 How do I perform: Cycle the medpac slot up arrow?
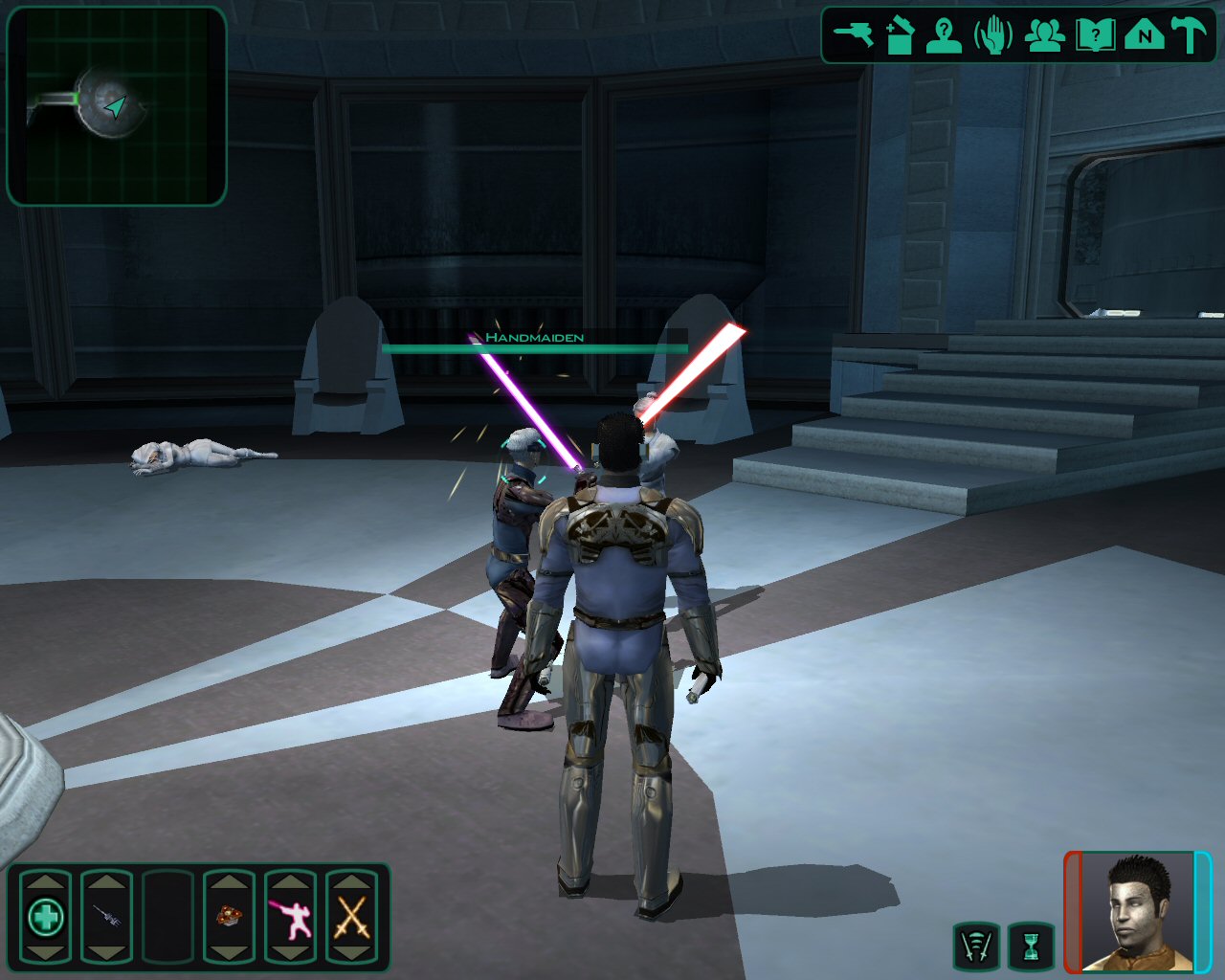(45, 880)
